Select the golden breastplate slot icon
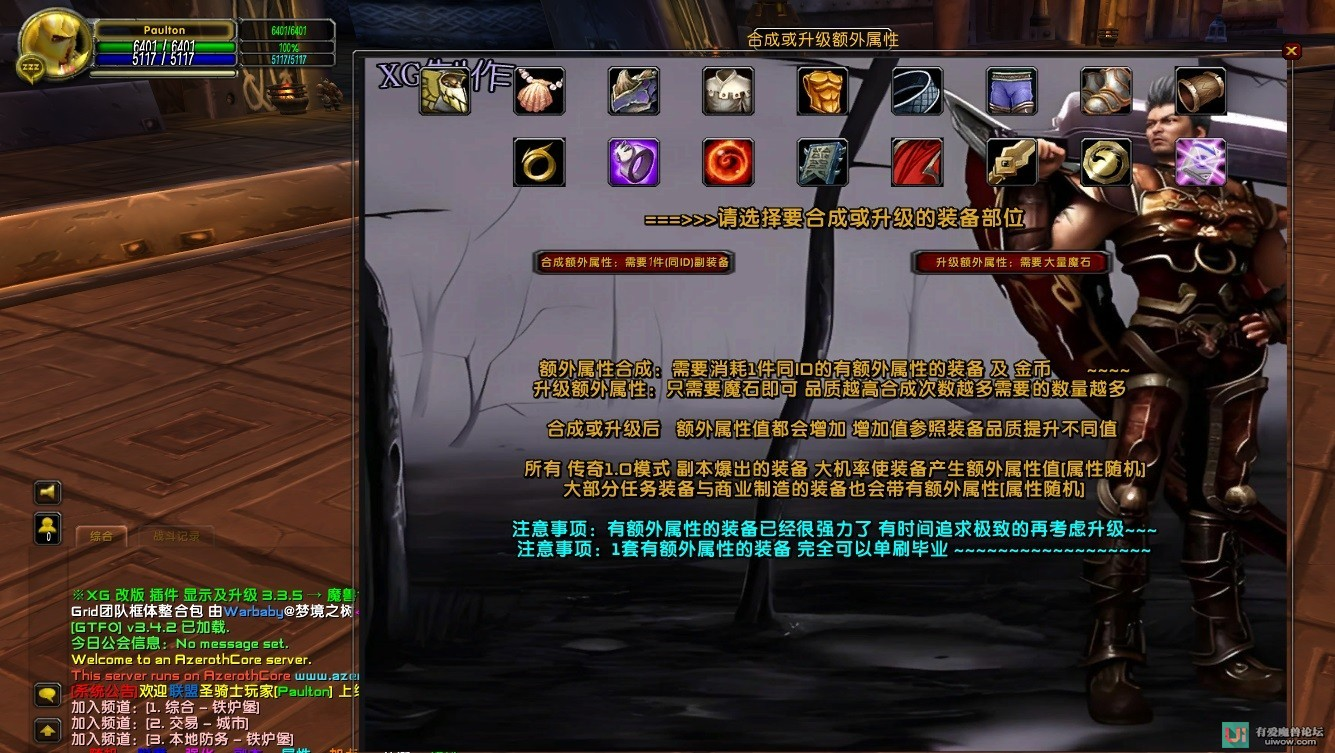The height and width of the screenshot is (753, 1335). pos(821,90)
